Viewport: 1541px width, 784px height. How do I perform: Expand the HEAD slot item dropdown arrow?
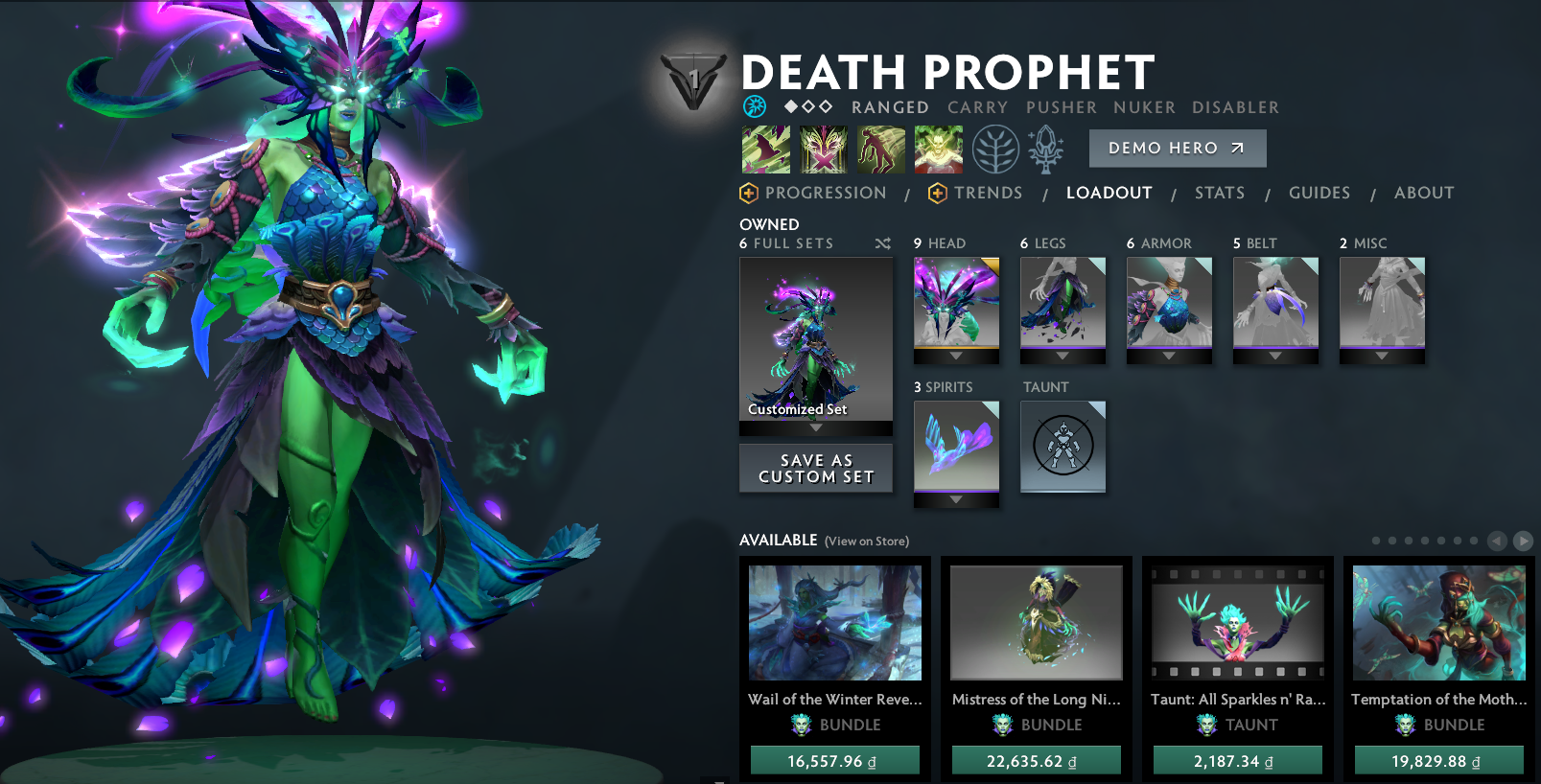pyautogui.click(x=956, y=357)
